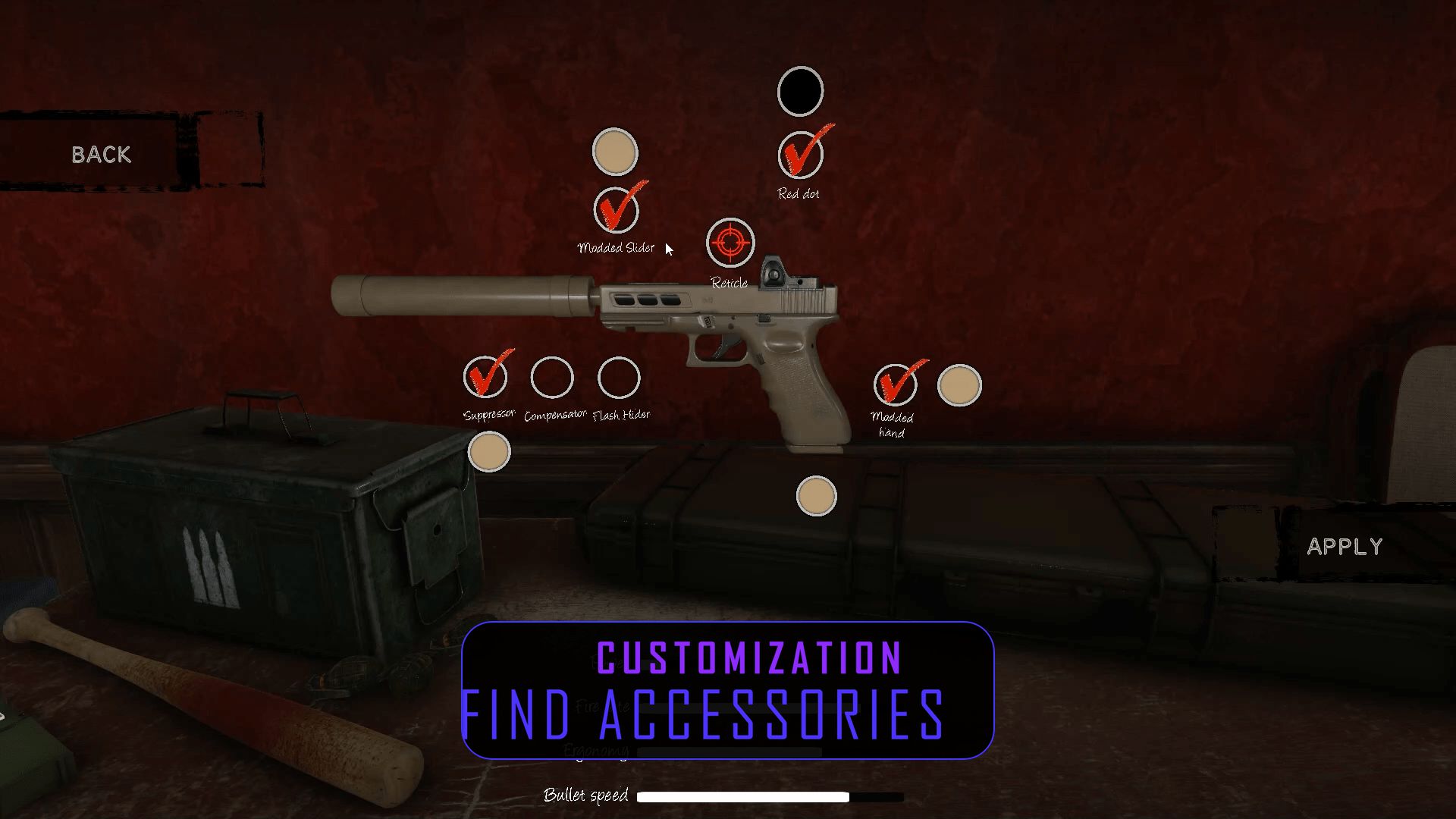Image resolution: width=1456 pixels, height=819 pixels.
Task: Apply the weapon customization
Action: click(x=1344, y=547)
